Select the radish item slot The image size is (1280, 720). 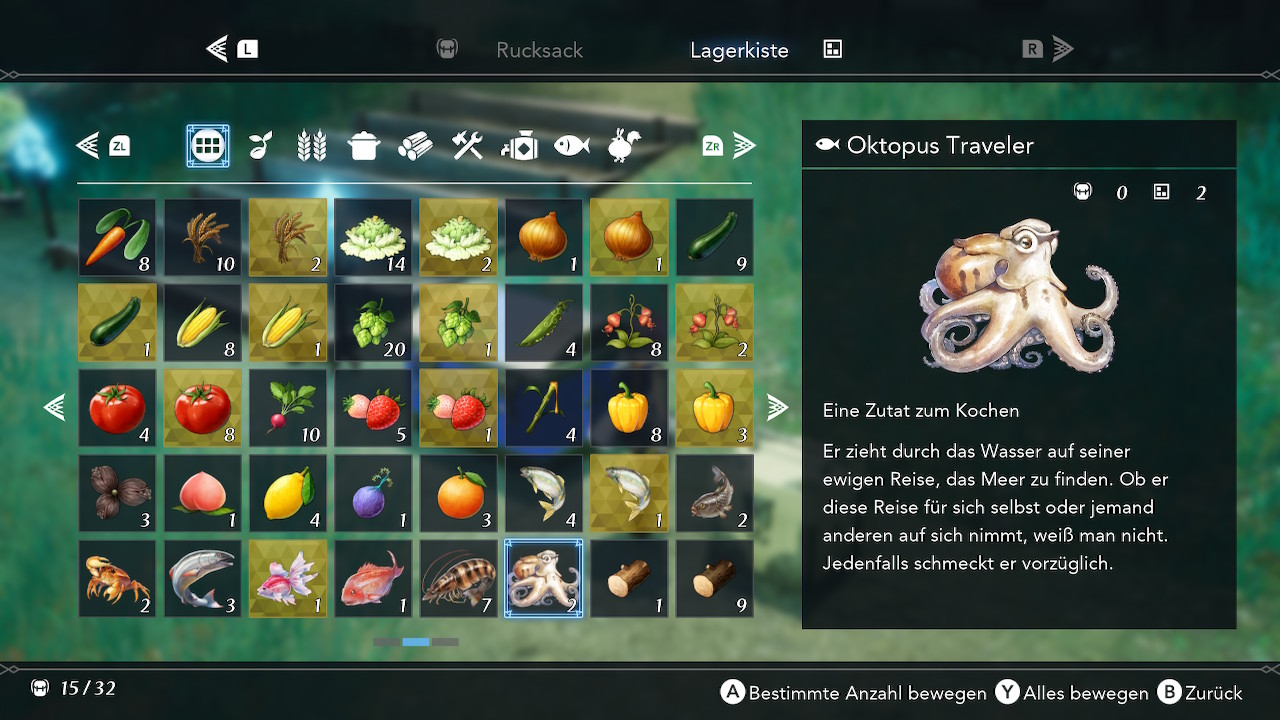point(287,407)
